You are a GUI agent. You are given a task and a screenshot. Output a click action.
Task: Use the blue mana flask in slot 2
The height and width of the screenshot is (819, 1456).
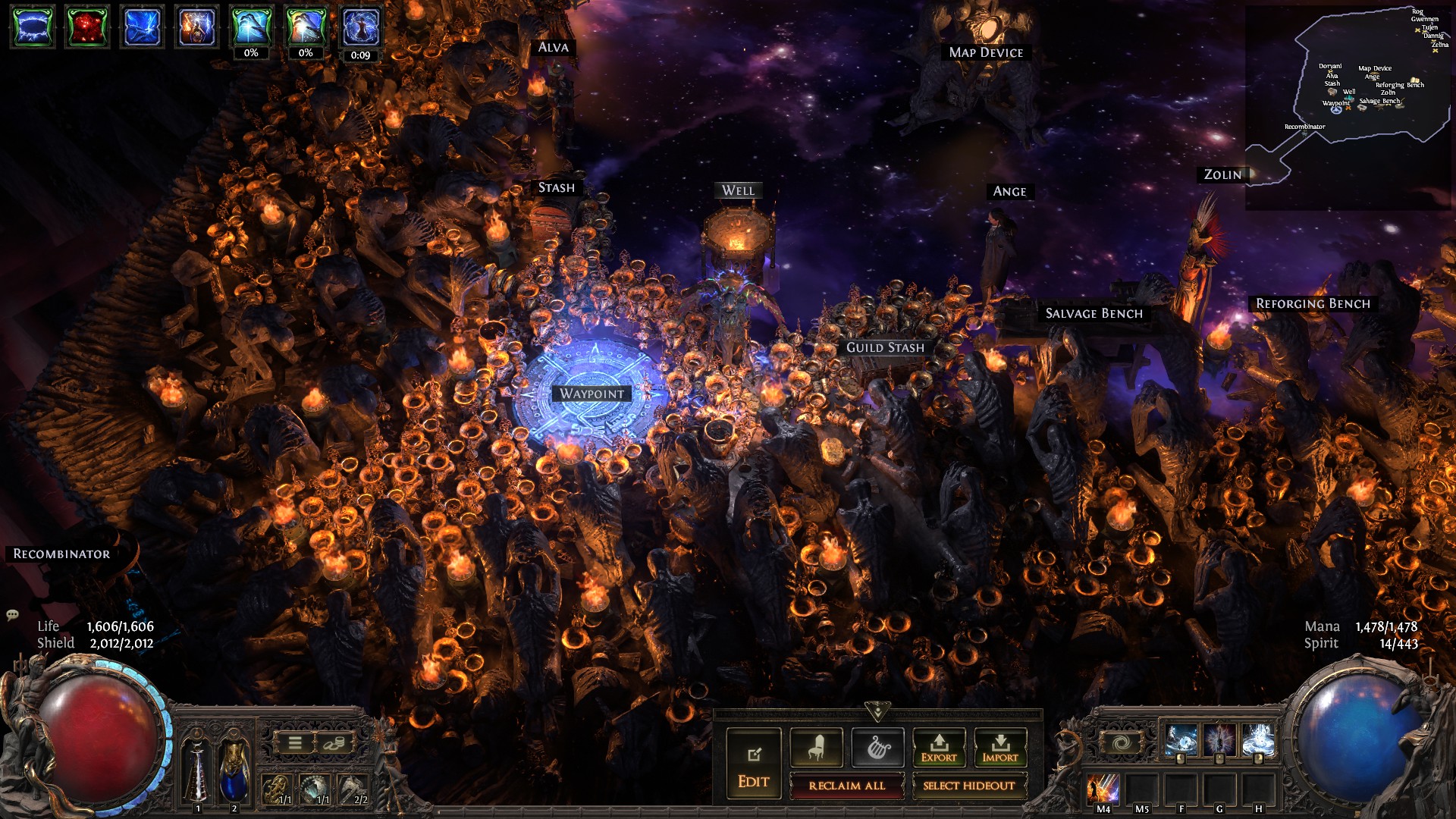pos(234,770)
